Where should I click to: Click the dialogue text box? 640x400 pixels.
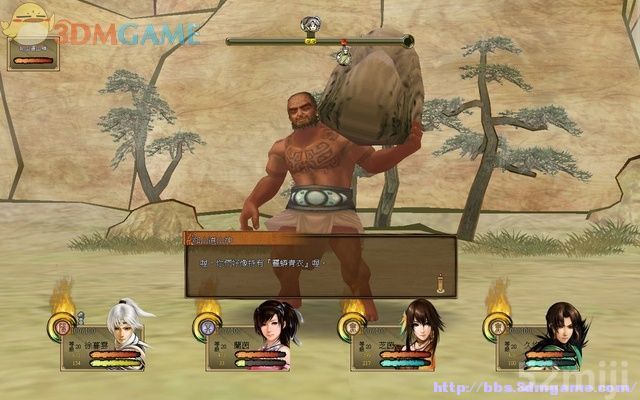tap(318, 267)
